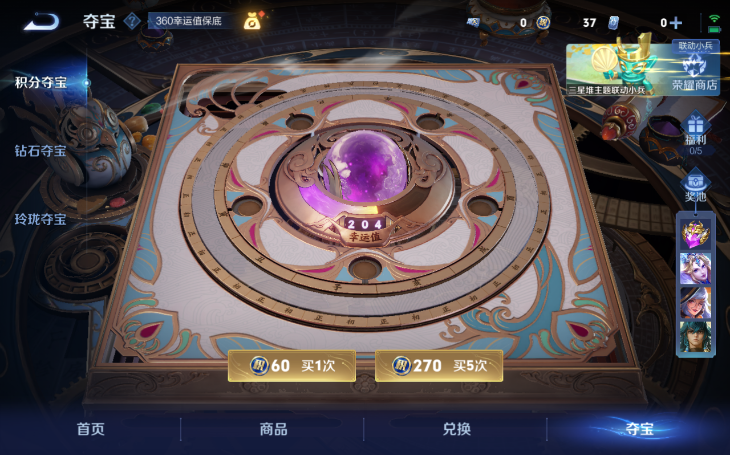
Task: Buy five draws for 270 points
Action: point(439,365)
